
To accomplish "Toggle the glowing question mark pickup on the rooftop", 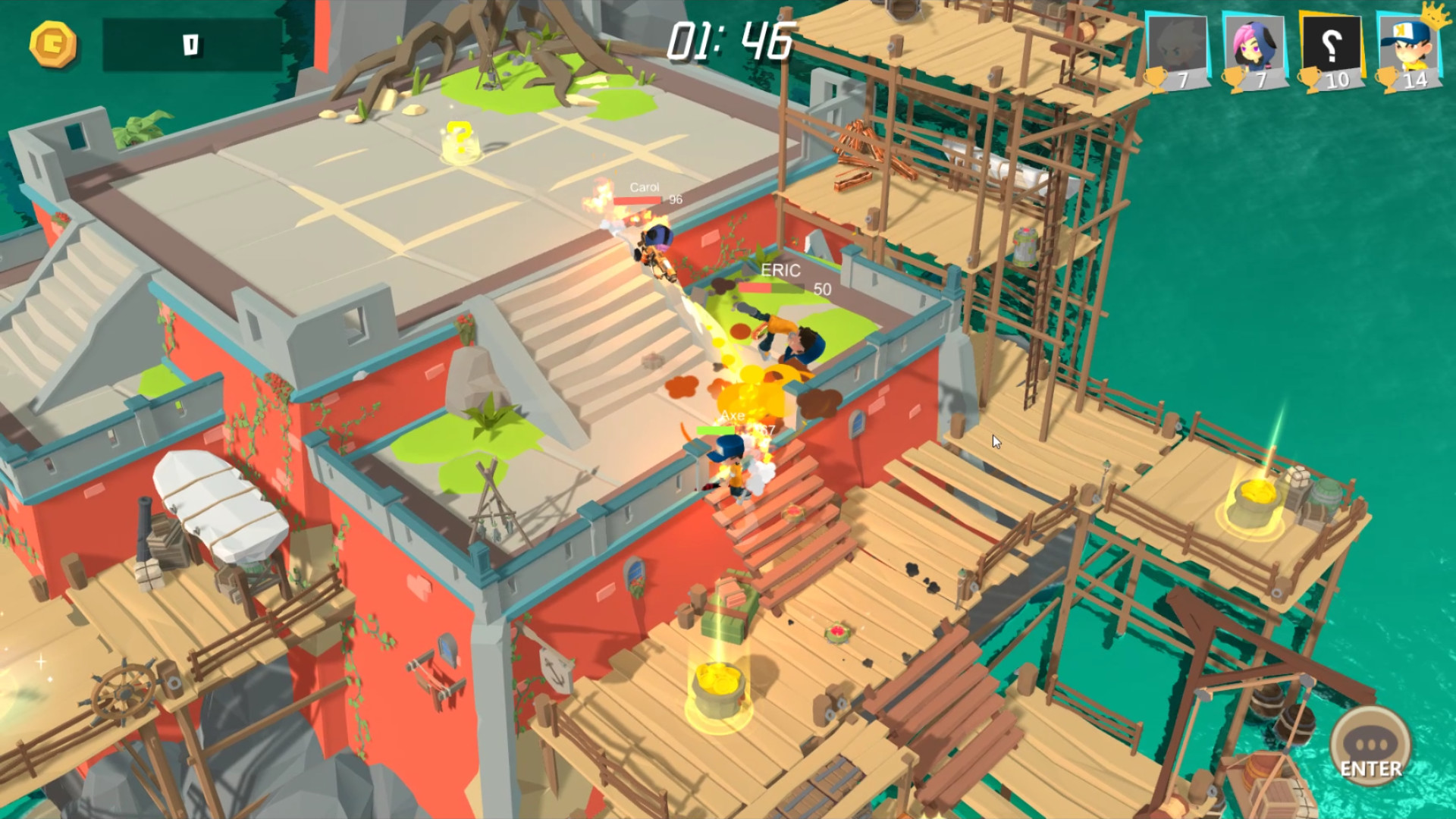I will click(460, 137).
